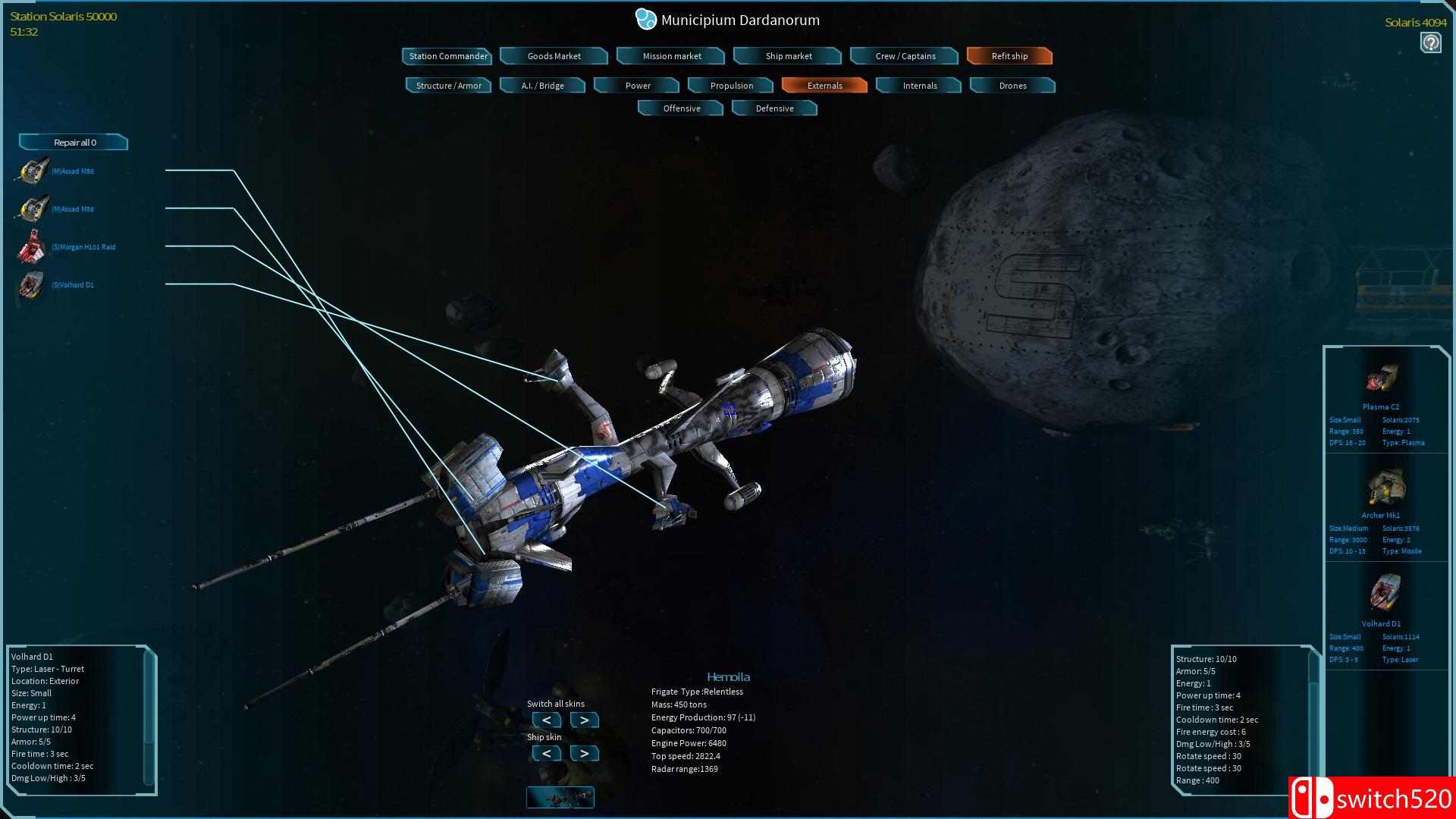This screenshot has width=1456, height=819.
Task: Open the Goods Market tab
Action: [x=554, y=55]
